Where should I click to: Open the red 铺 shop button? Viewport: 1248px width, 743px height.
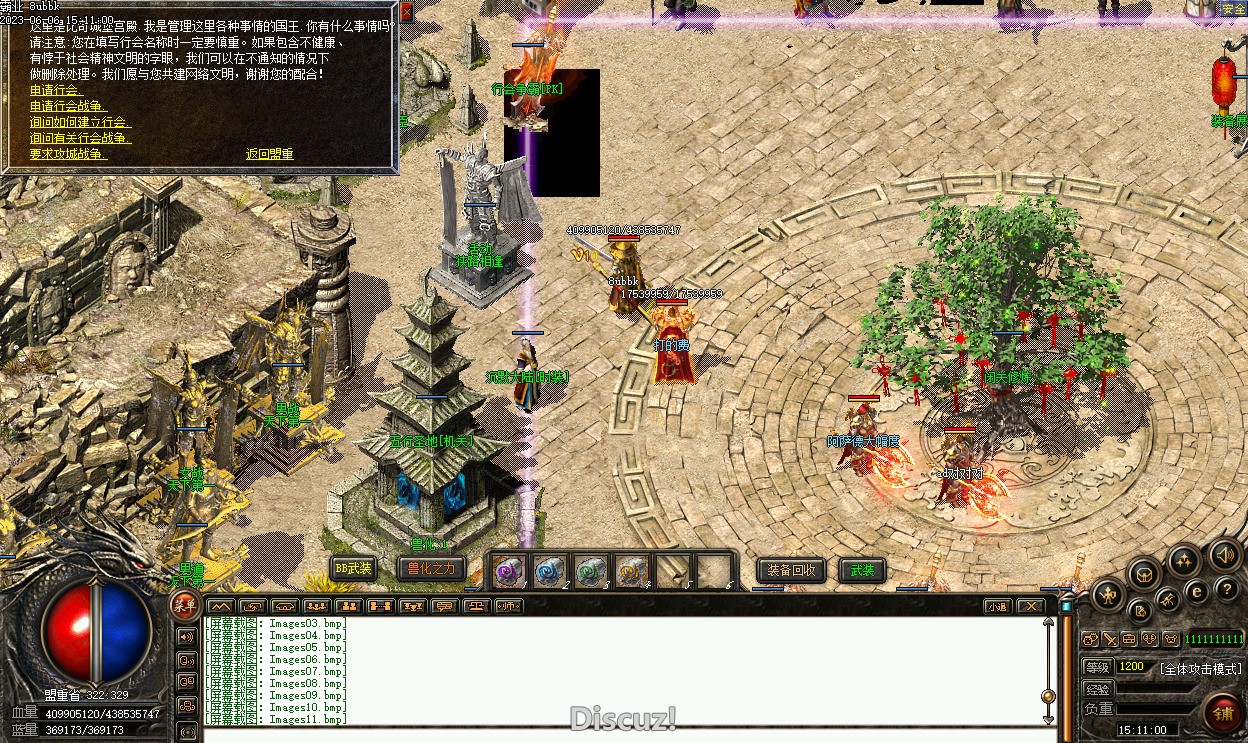point(1222,712)
